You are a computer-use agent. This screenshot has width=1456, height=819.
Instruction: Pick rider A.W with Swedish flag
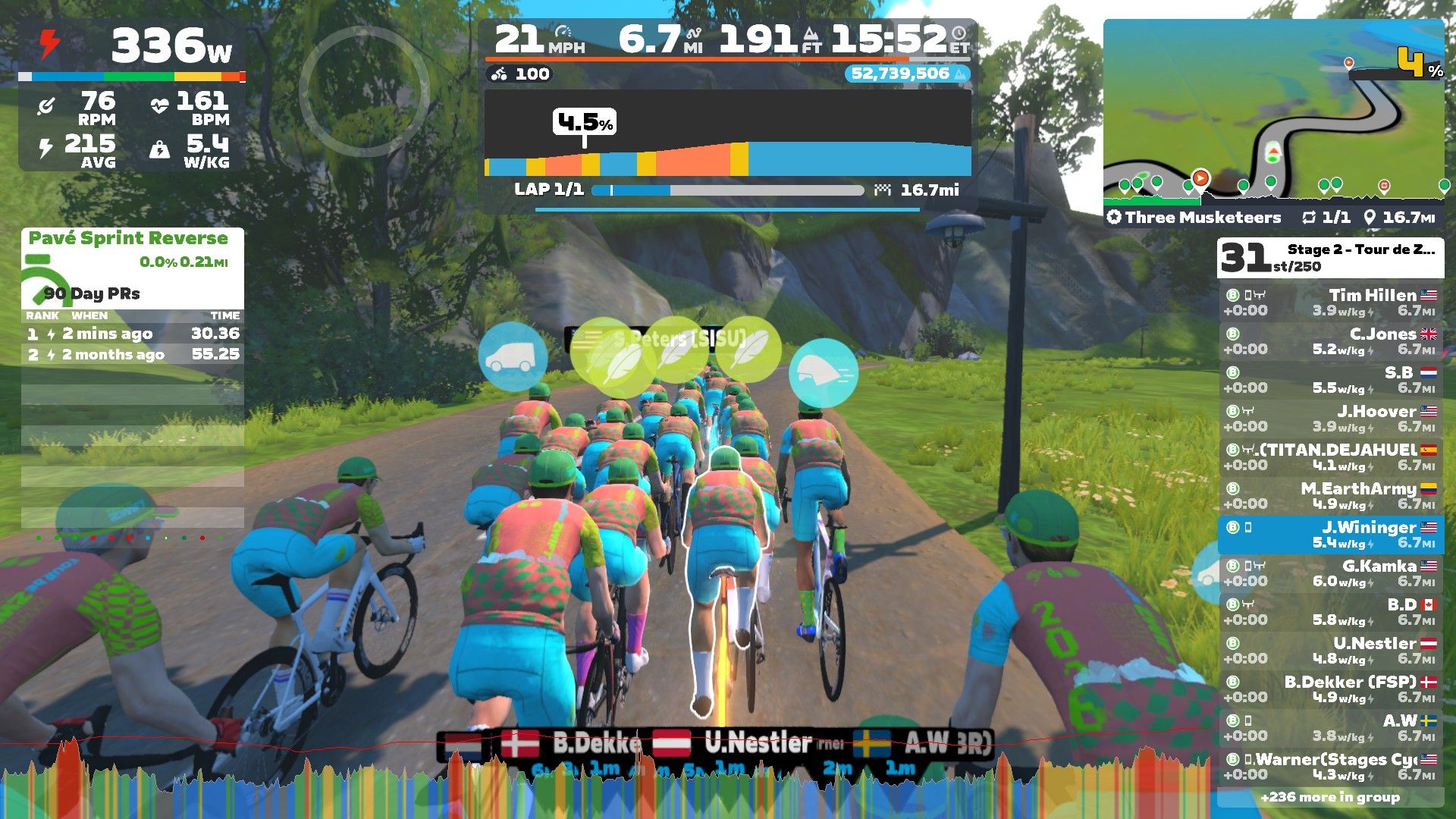coord(1331,728)
